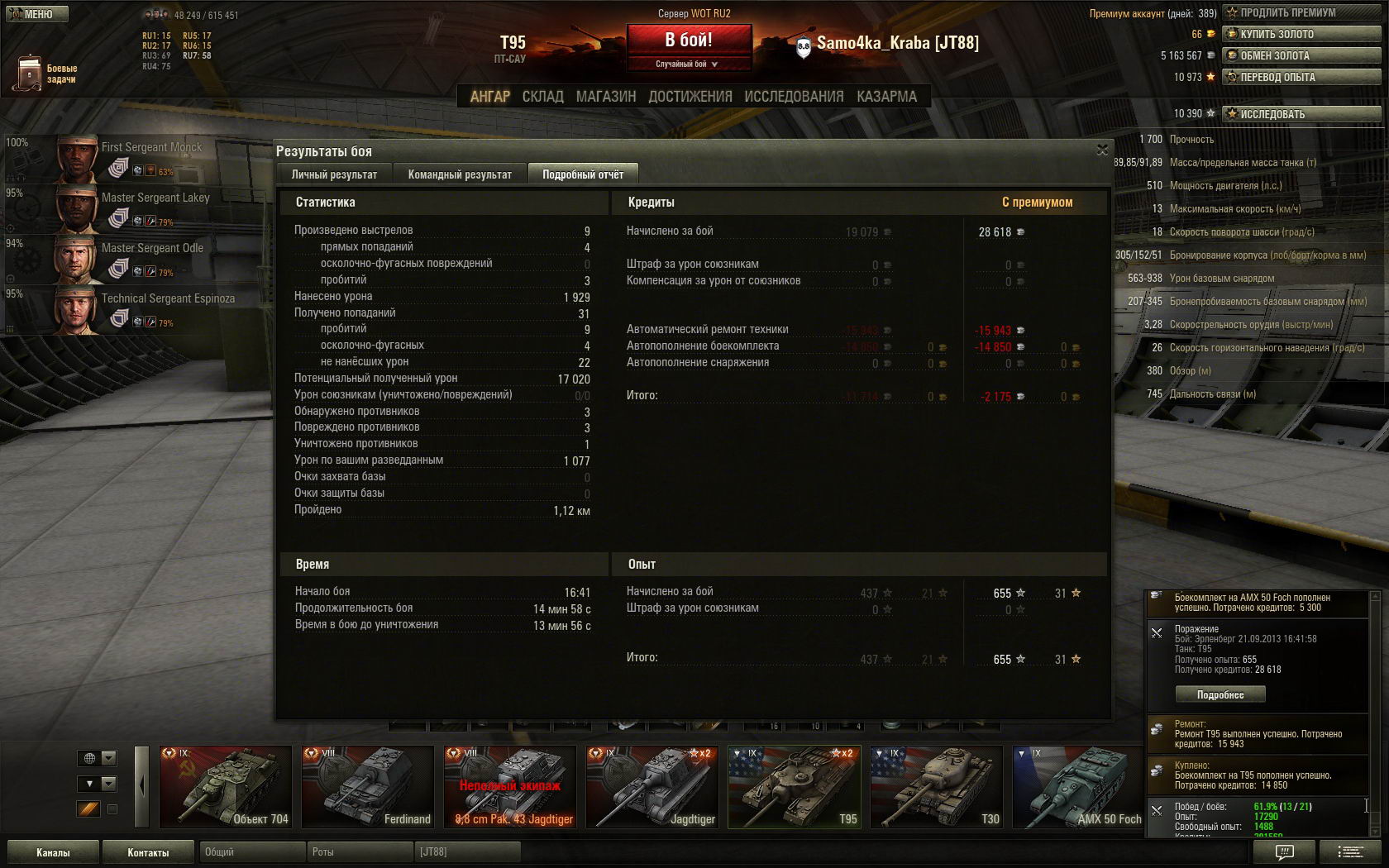Switch to the Склад section

[542, 97]
